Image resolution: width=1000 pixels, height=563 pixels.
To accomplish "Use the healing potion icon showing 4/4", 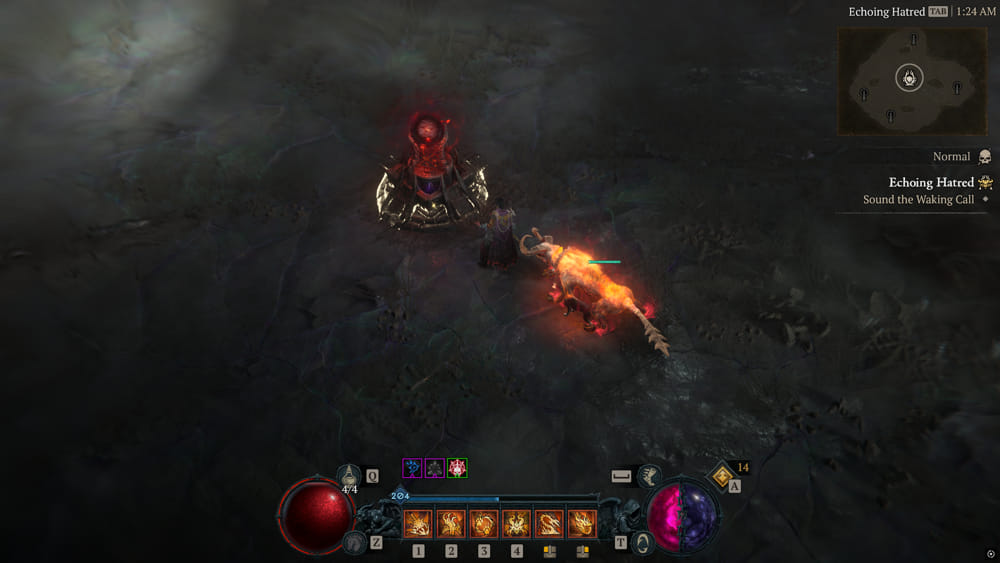I will pos(350,478).
